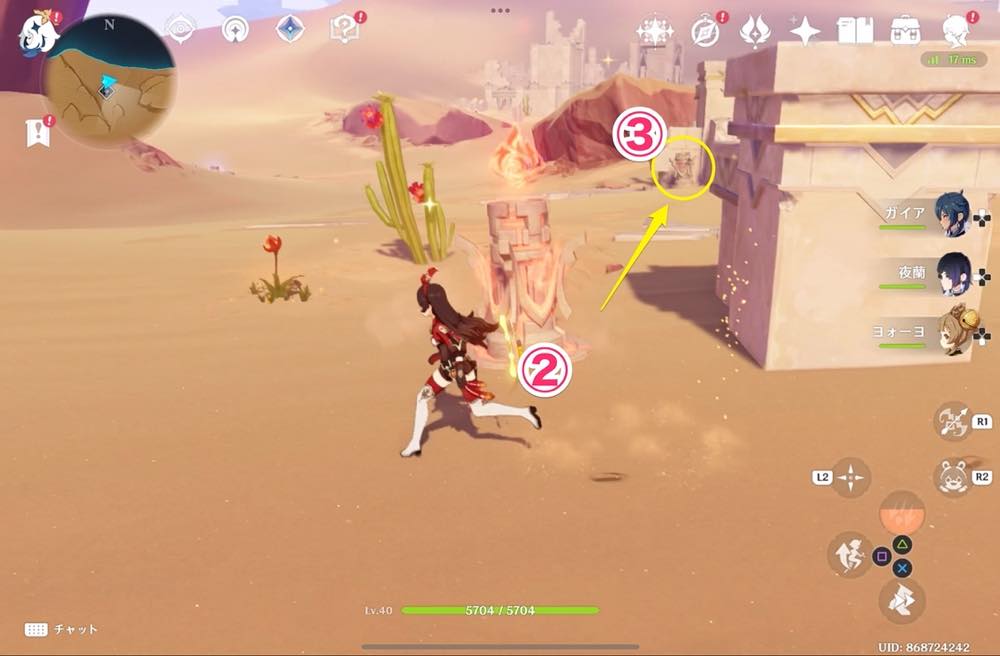1000x656 pixels.
Task: Open the チャット chat box
Action: pyautogui.click(x=62, y=629)
